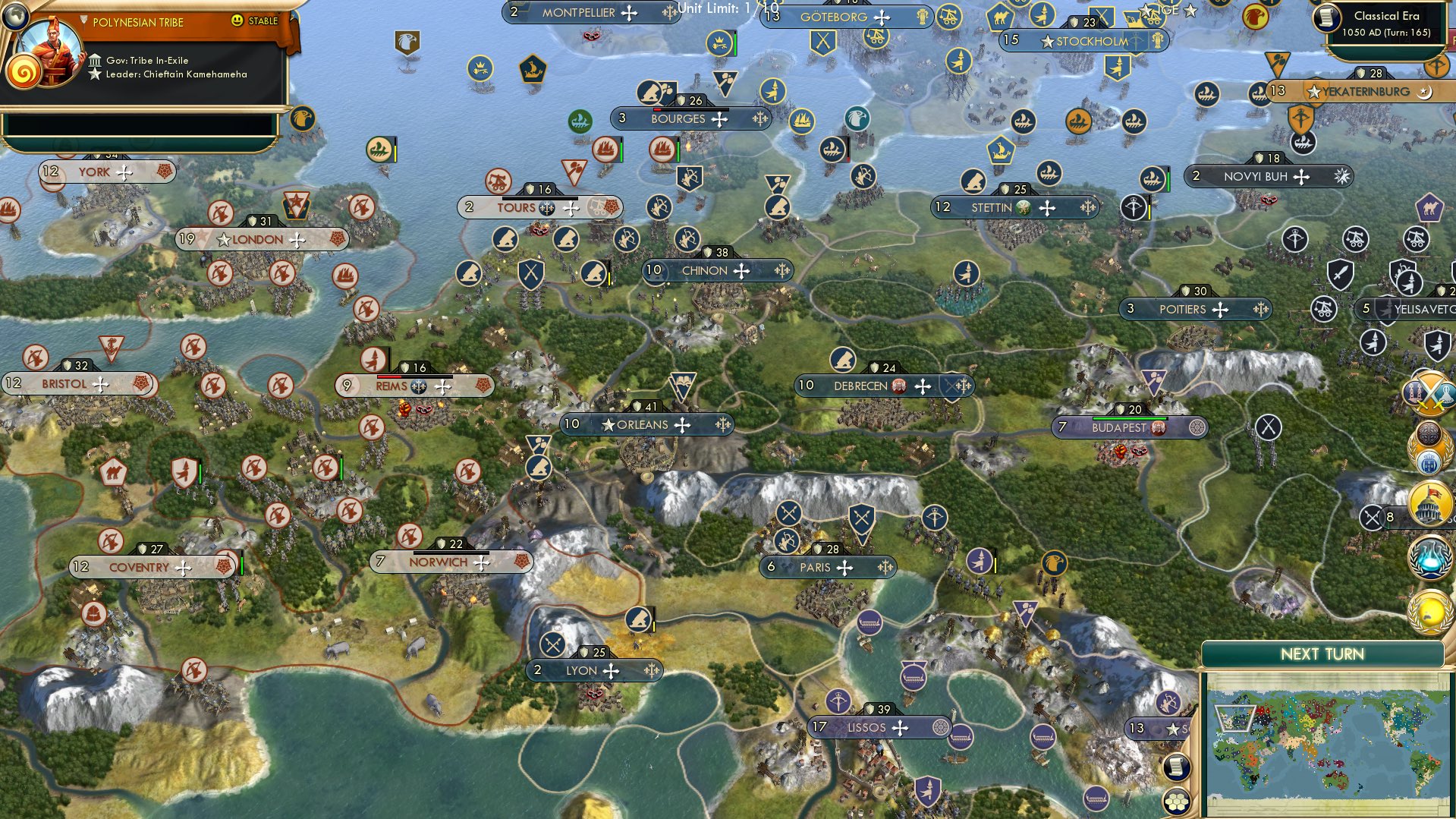Select the Polynesian Tribe title banner
Screen dimensions: 1456x819
point(138,21)
